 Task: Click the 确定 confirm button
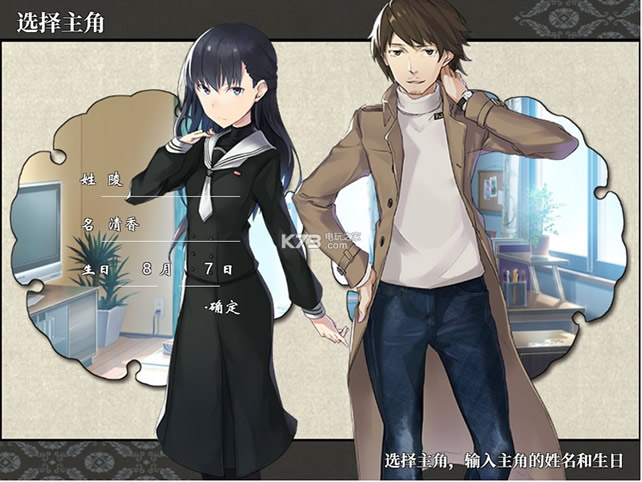tap(224, 308)
